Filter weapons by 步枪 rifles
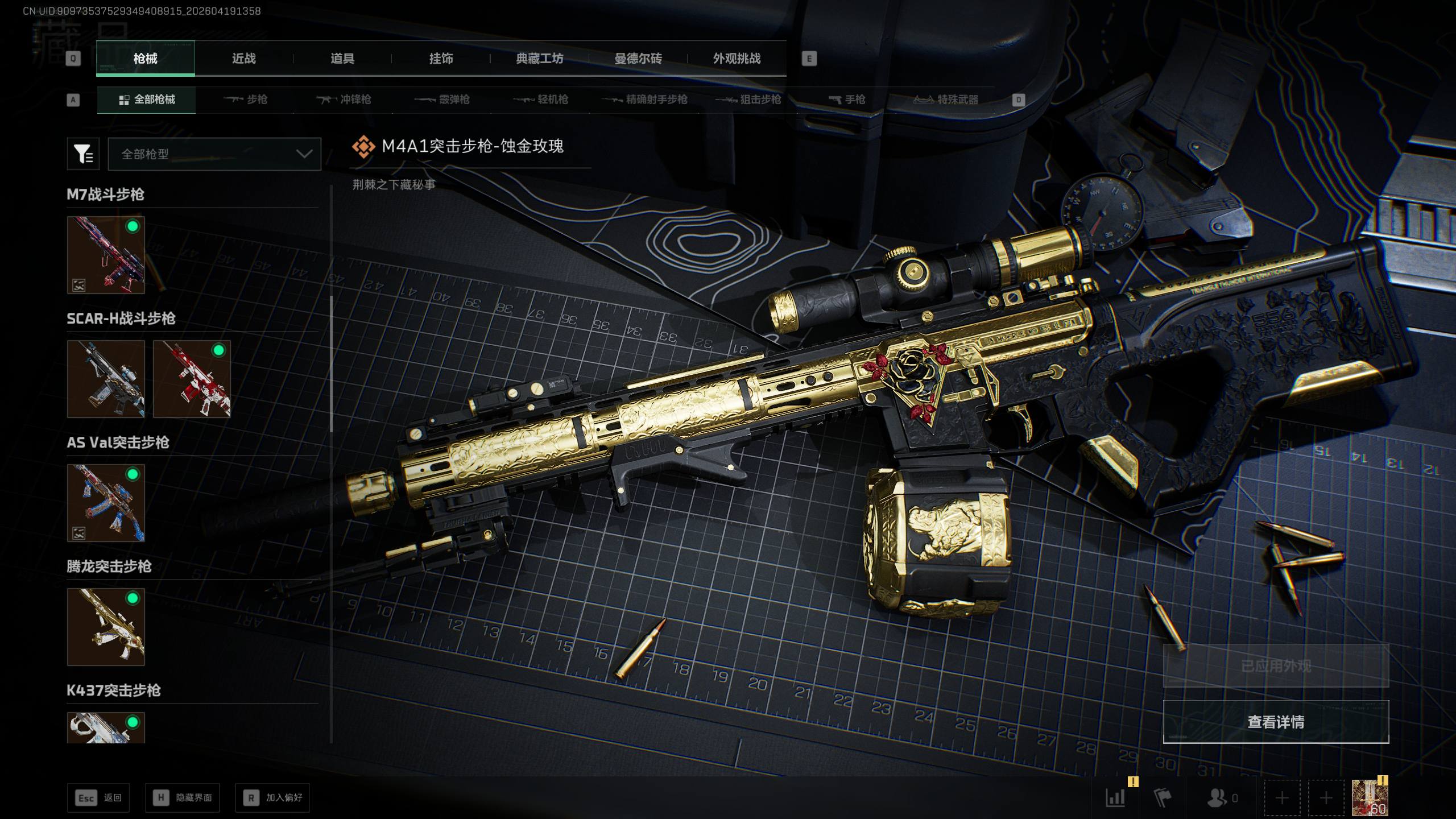Image resolution: width=1456 pixels, height=819 pixels. pos(246,100)
